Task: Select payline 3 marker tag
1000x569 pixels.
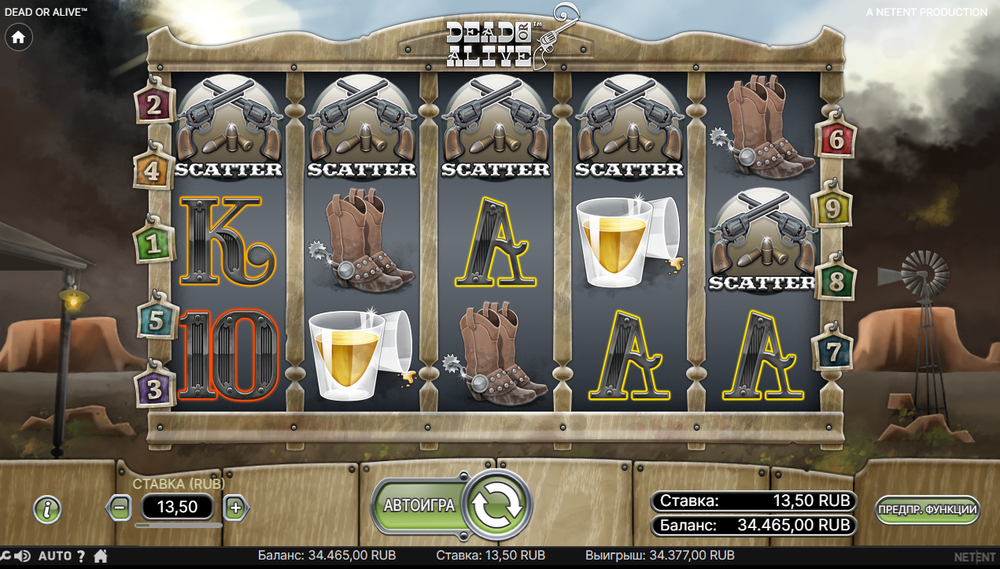Action: tap(153, 388)
